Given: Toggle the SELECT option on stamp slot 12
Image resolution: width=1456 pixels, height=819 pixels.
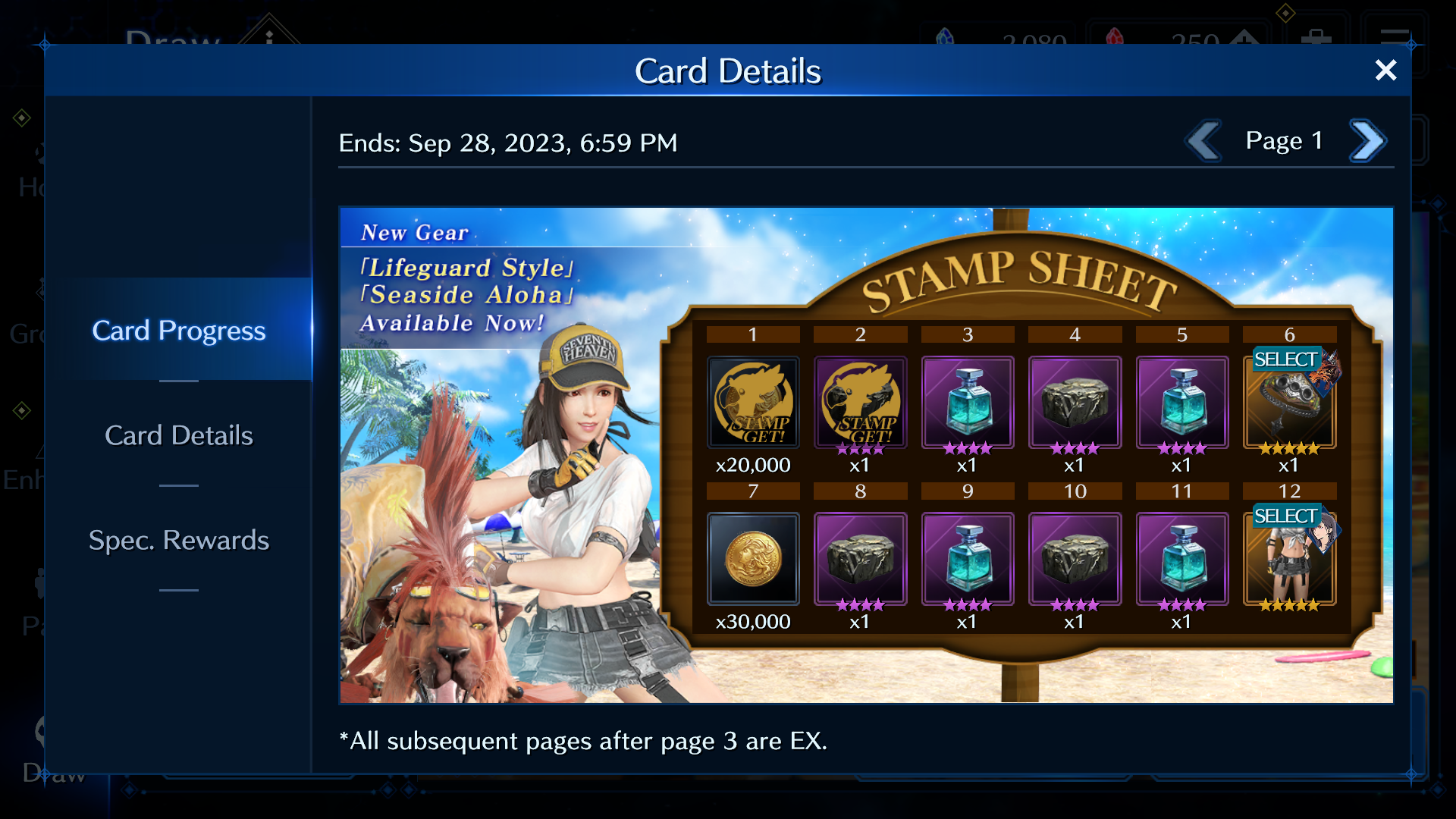Looking at the screenshot, I should click(x=1287, y=516).
